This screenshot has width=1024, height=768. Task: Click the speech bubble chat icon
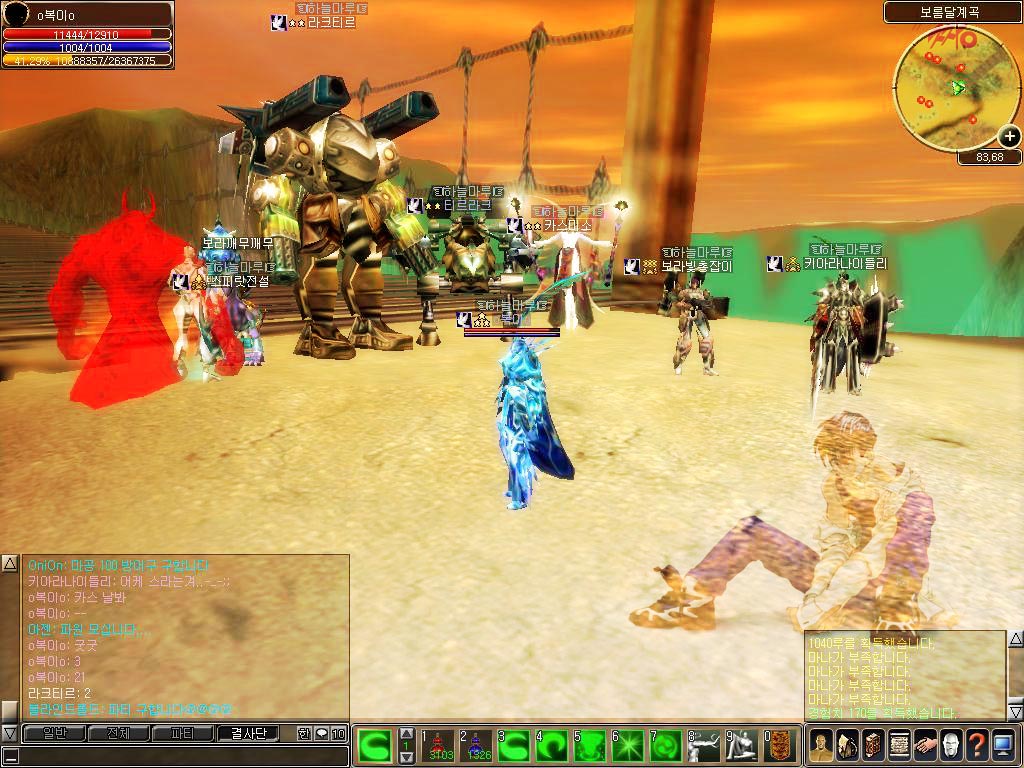[x=321, y=734]
